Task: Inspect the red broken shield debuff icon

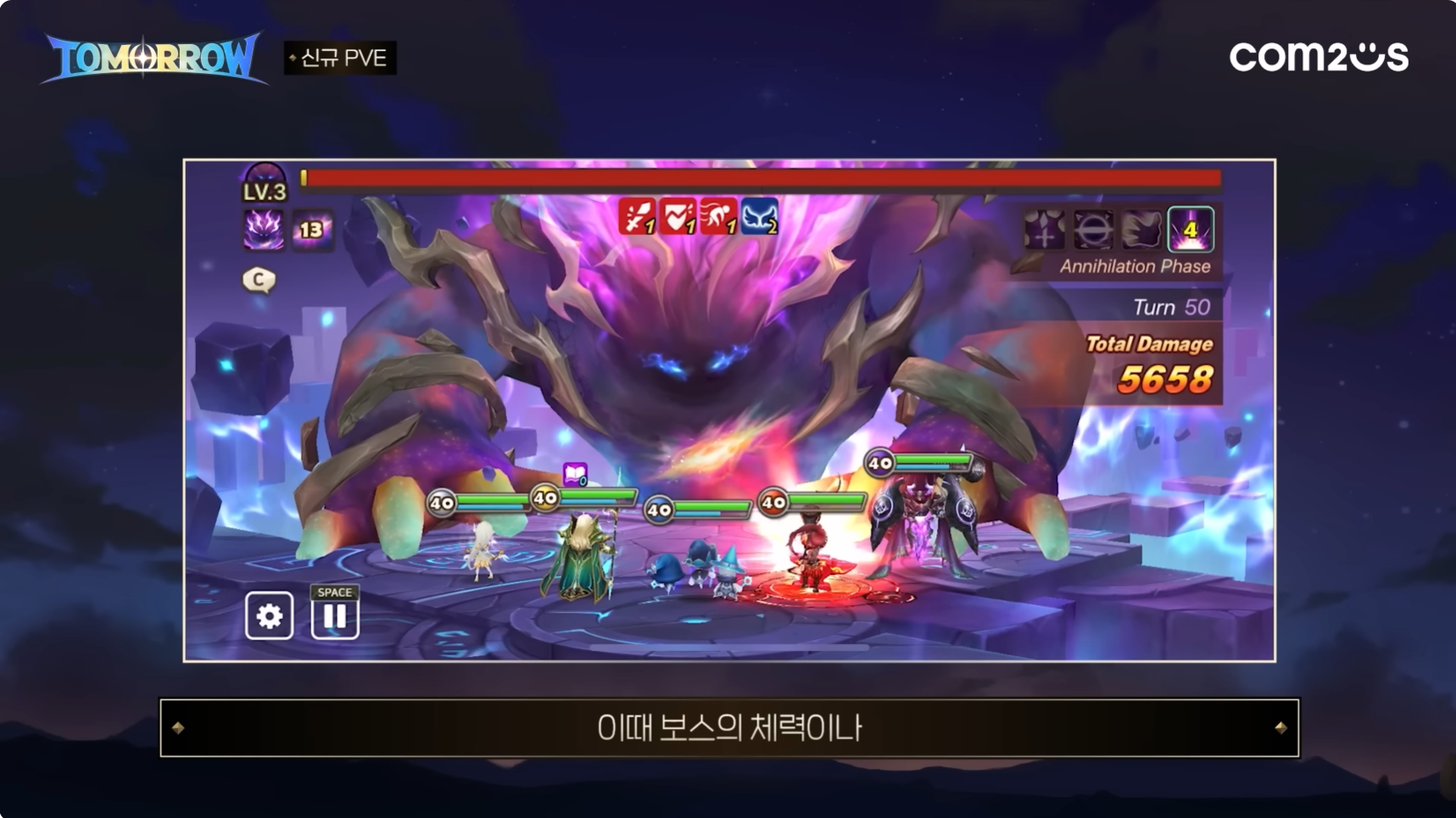Action: 678,217
